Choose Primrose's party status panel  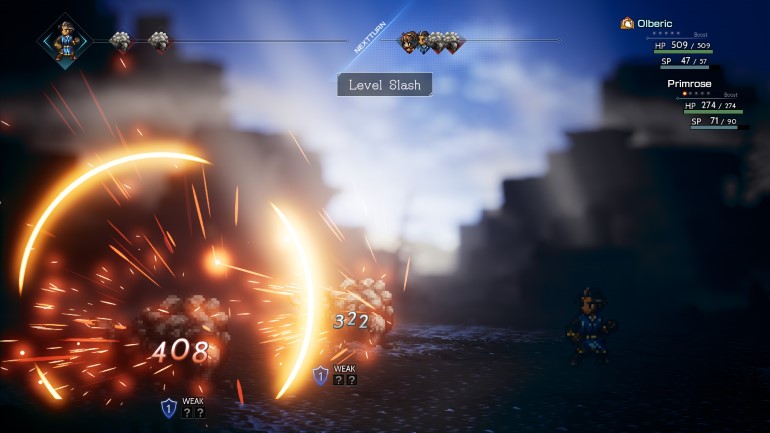pos(710,106)
